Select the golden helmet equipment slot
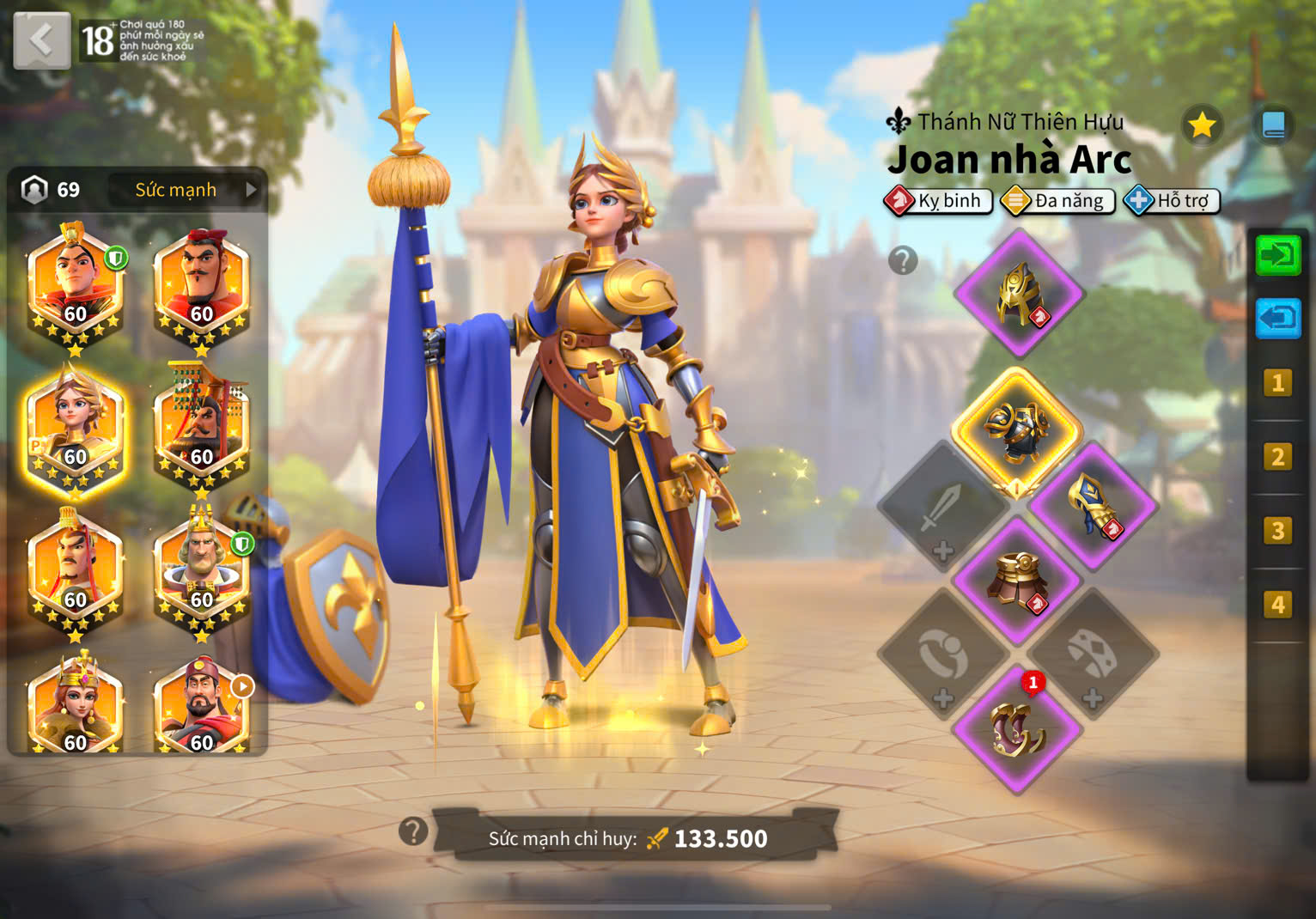Image resolution: width=1316 pixels, height=919 pixels. [1019, 294]
